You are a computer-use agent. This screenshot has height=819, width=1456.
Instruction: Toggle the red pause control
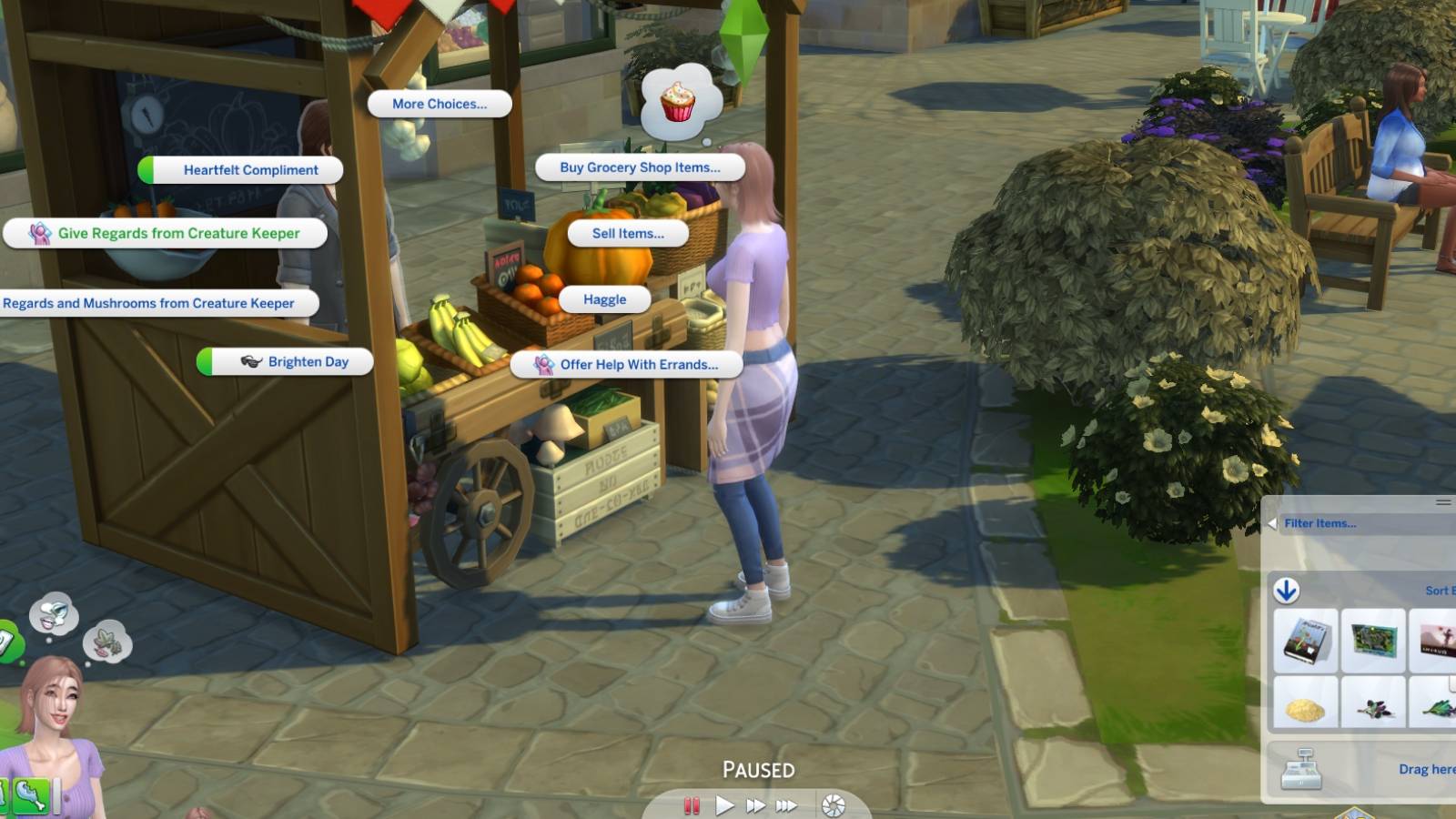(x=693, y=804)
